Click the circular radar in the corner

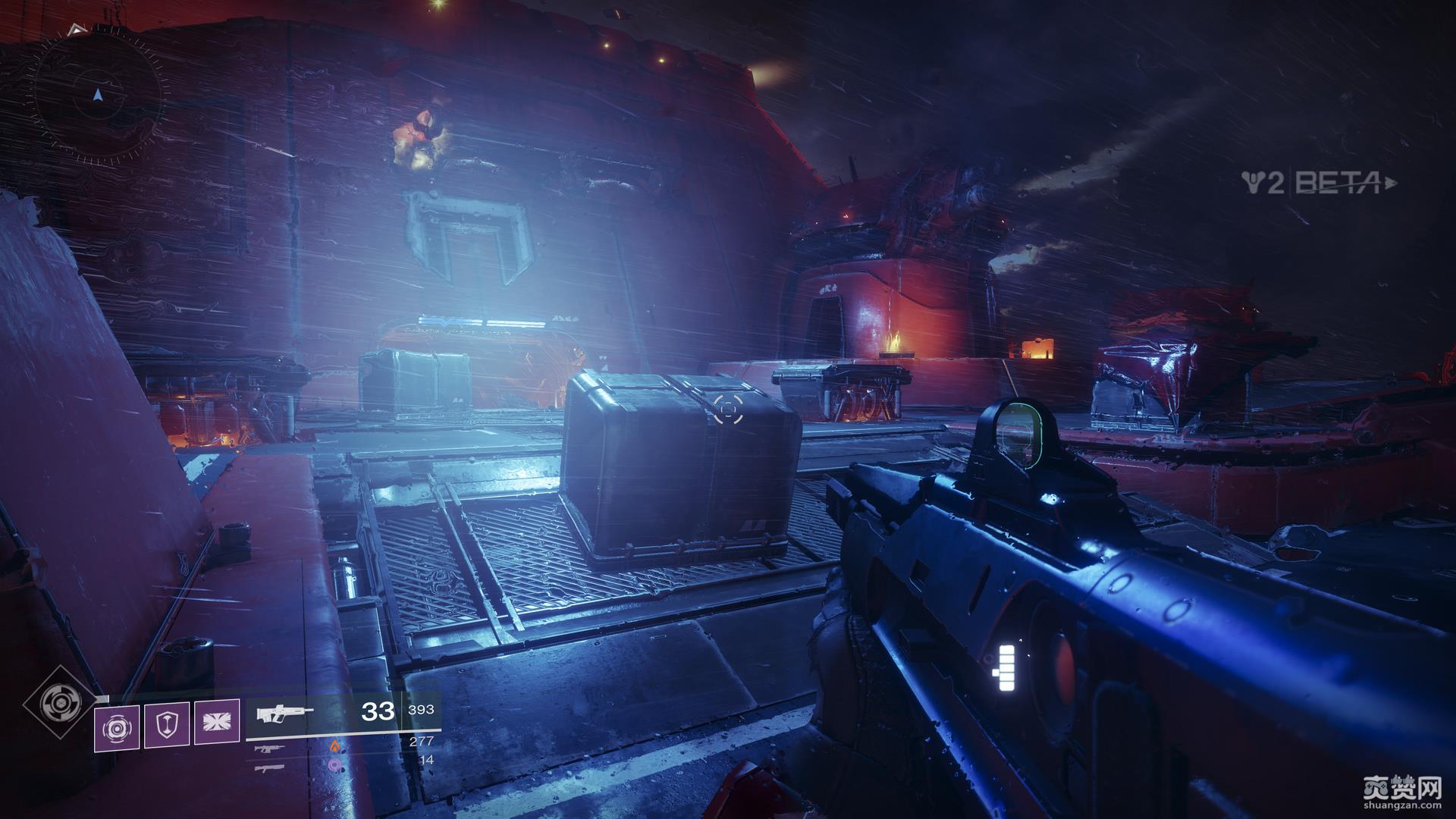tap(97, 96)
